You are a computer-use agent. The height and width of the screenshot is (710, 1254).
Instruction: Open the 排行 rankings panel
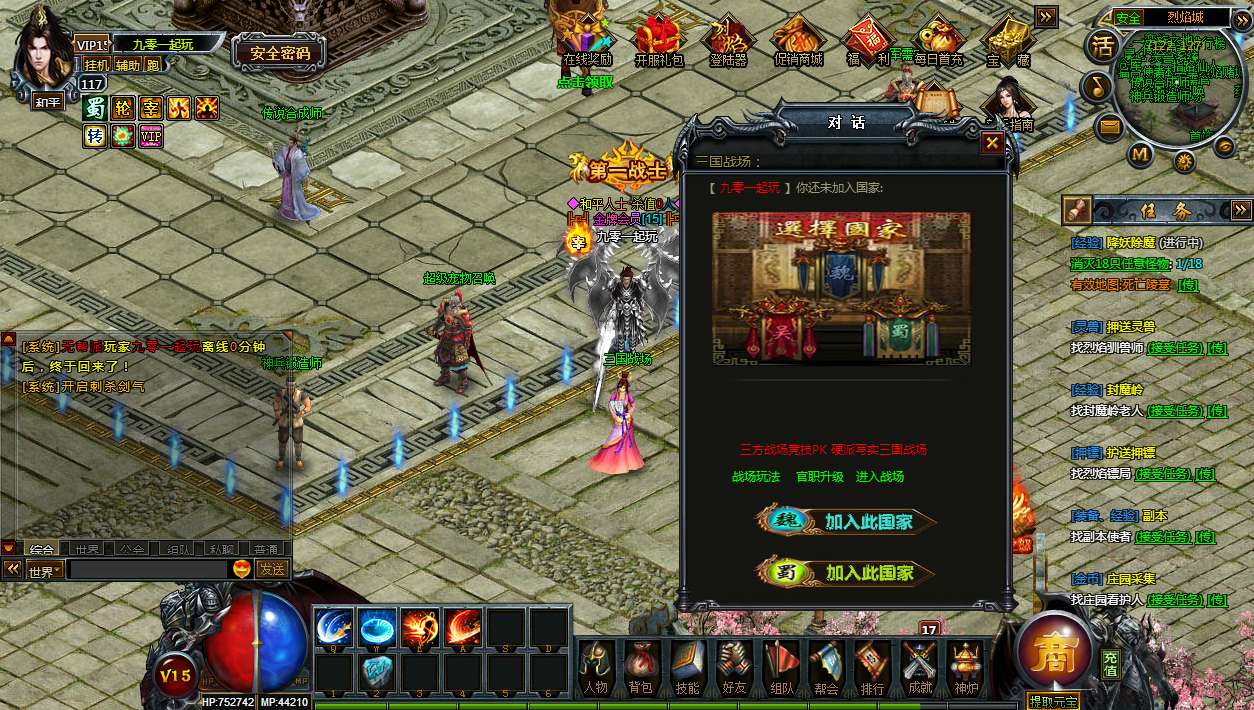pyautogui.click(x=872, y=665)
